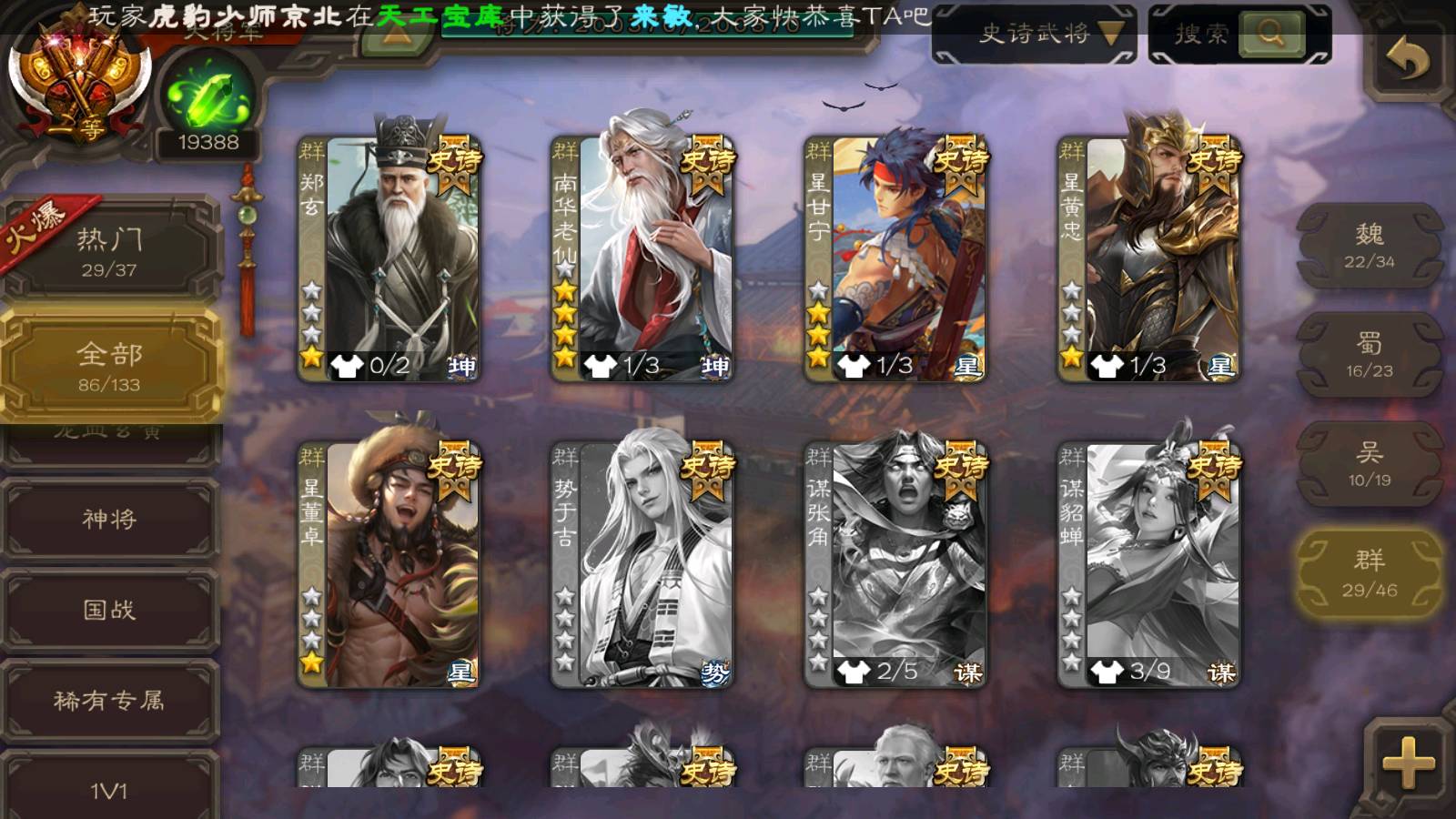The width and height of the screenshot is (1456, 819).
Task: Switch to the 热门 category tab
Action: [109, 250]
